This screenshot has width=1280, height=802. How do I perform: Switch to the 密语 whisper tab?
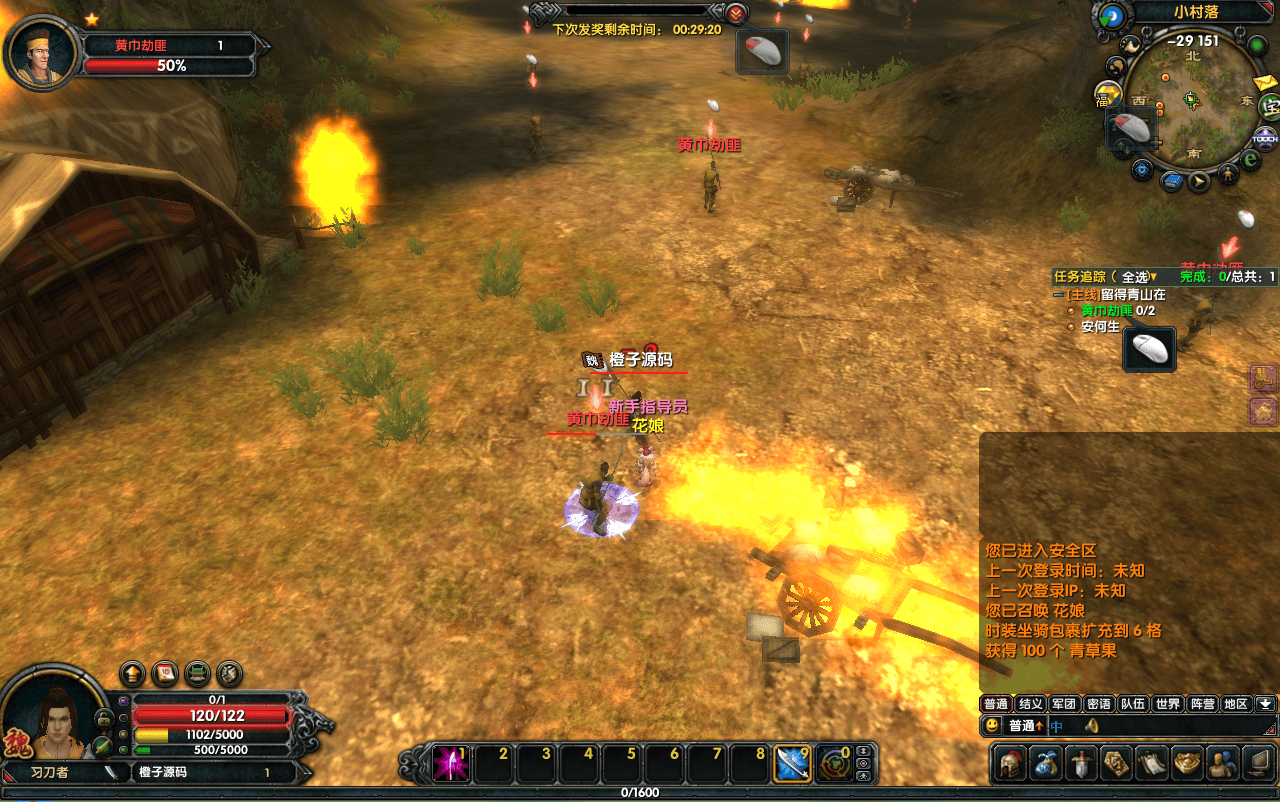click(1098, 704)
